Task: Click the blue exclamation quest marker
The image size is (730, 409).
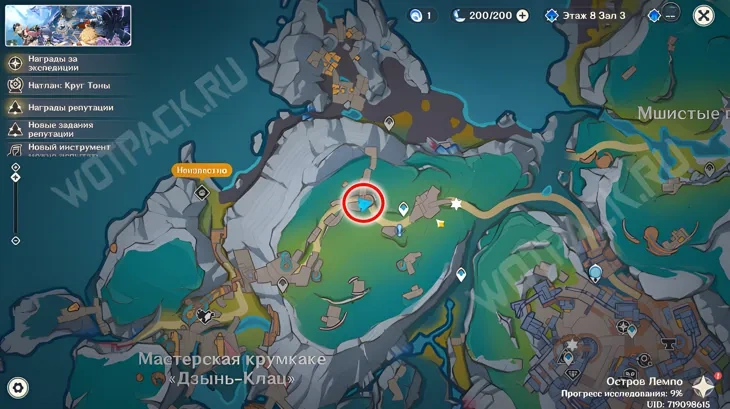Action: [399, 230]
